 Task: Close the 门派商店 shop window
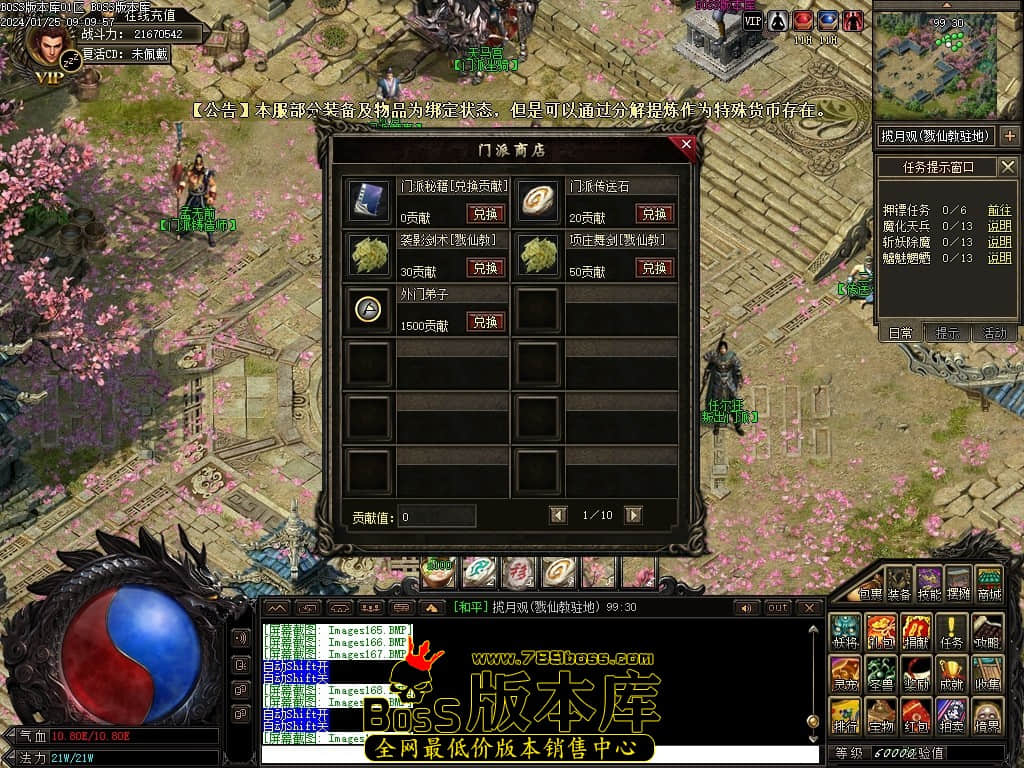(x=686, y=144)
